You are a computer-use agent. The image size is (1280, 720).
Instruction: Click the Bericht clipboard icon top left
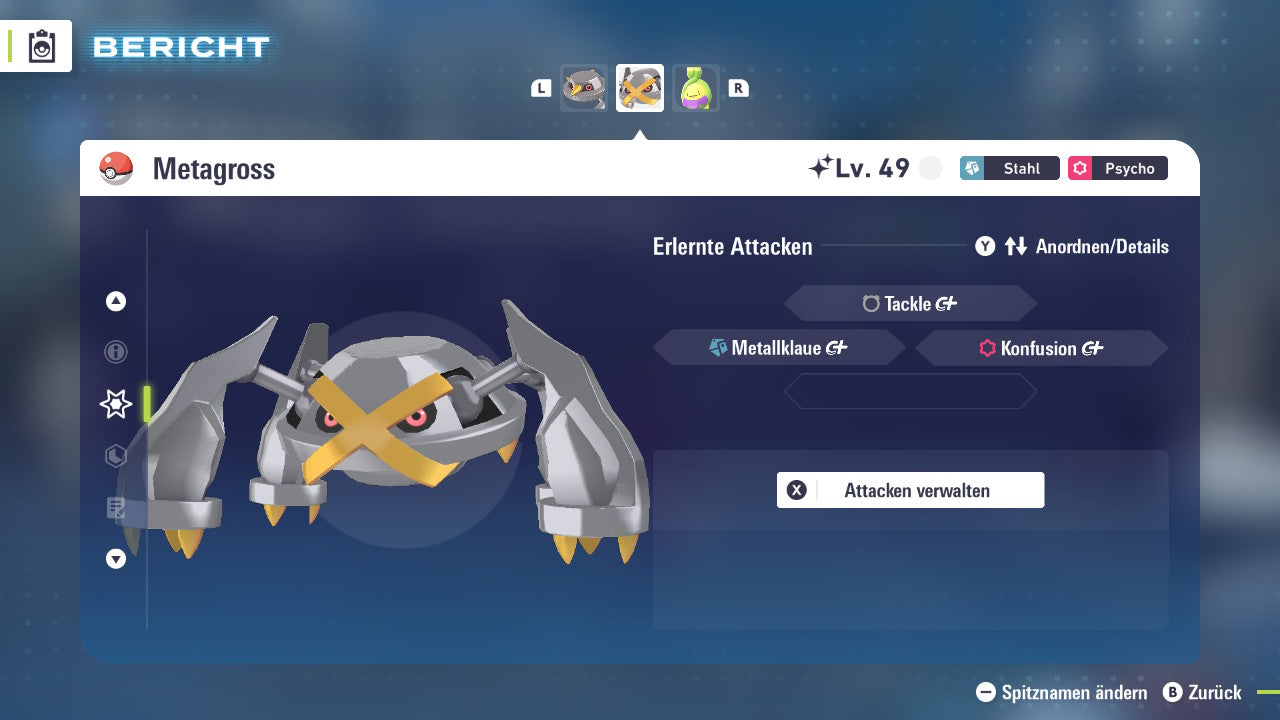(x=42, y=46)
